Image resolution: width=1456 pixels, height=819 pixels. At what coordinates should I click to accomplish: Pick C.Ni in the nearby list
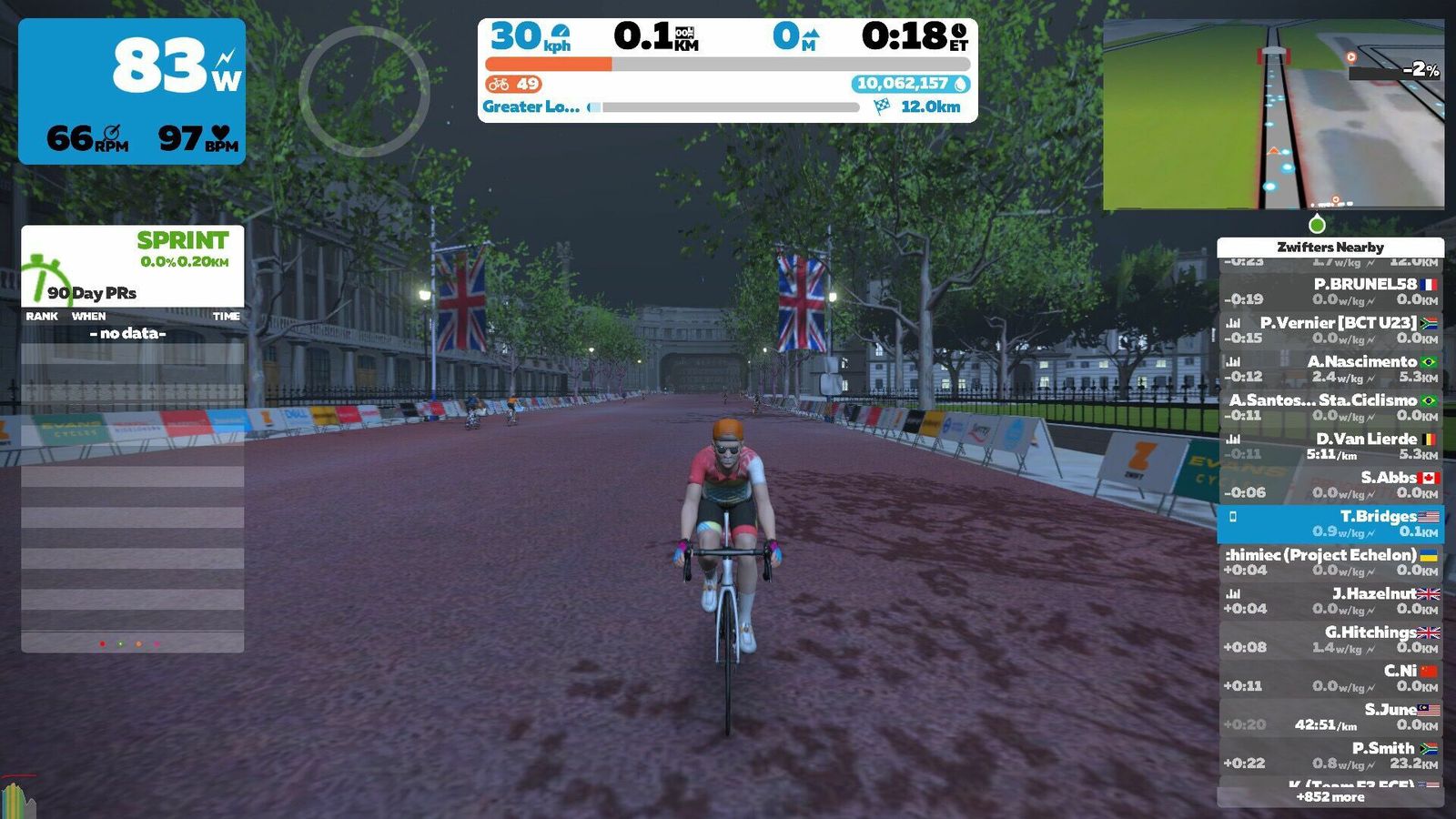click(x=1330, y=678)
